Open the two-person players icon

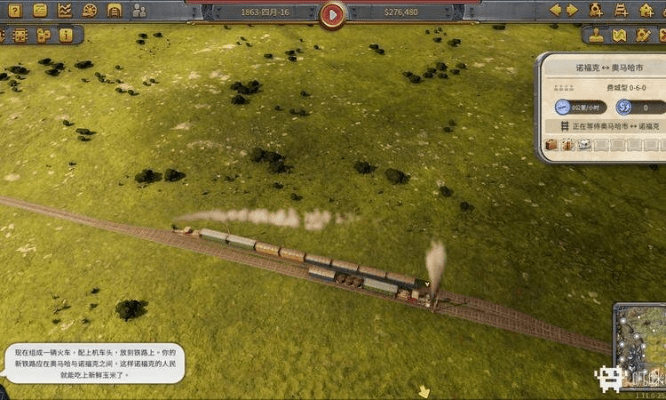click(x=139, y=11)
